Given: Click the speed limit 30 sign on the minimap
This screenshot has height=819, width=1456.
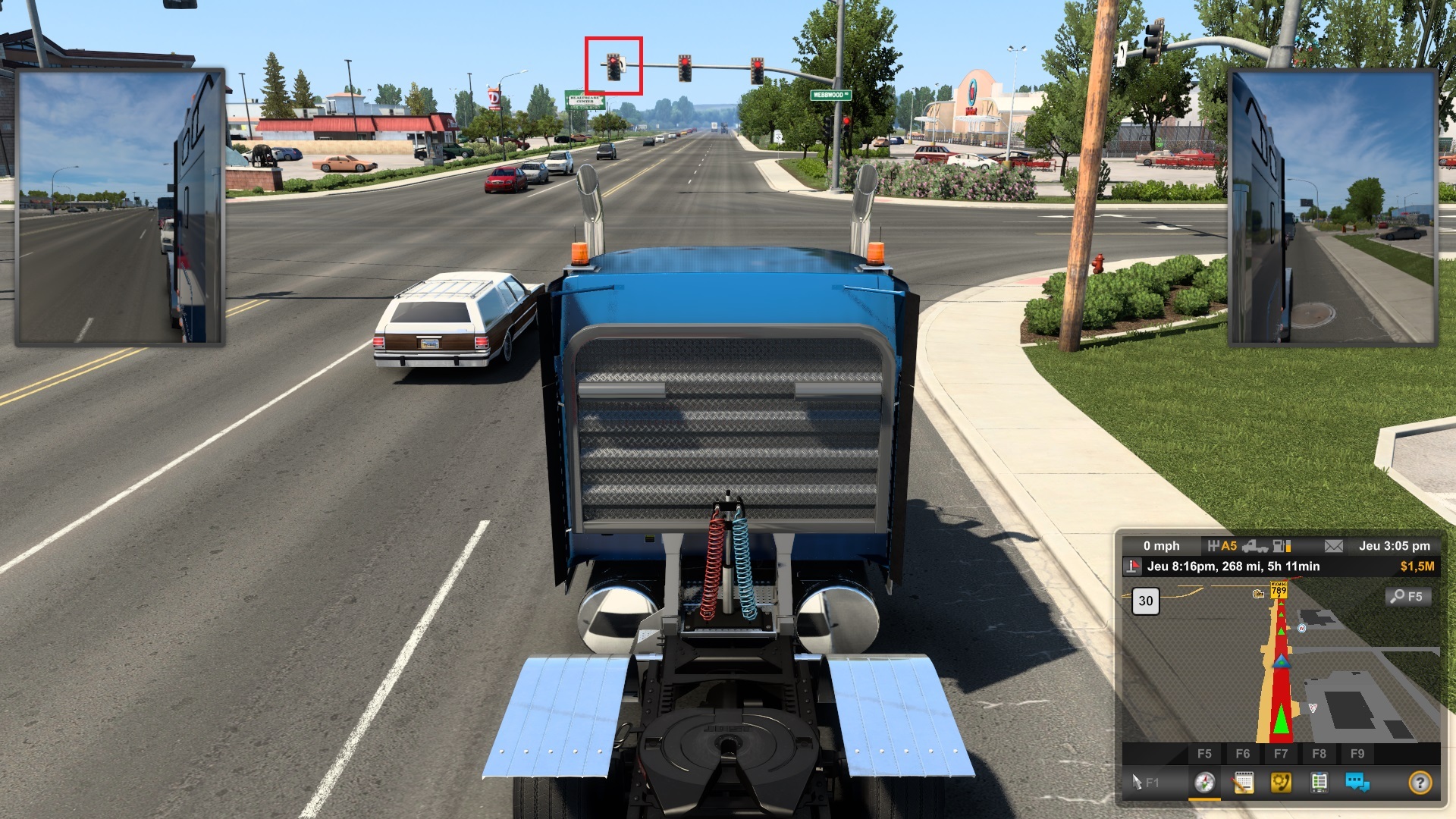Looking at the screenshot, I should tap(1145, 601).
